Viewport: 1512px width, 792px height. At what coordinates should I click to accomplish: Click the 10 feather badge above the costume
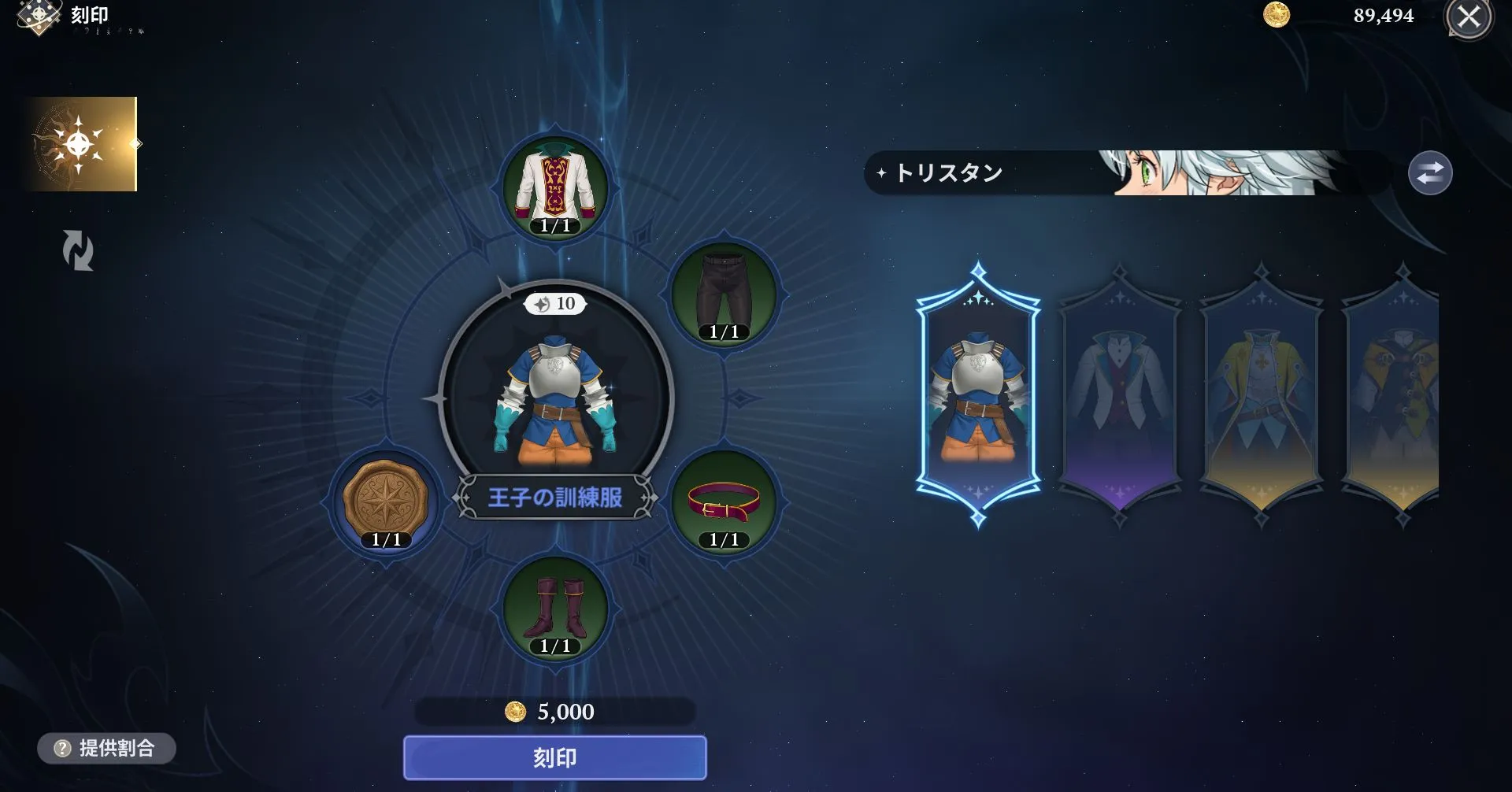(x=554, y=305)
